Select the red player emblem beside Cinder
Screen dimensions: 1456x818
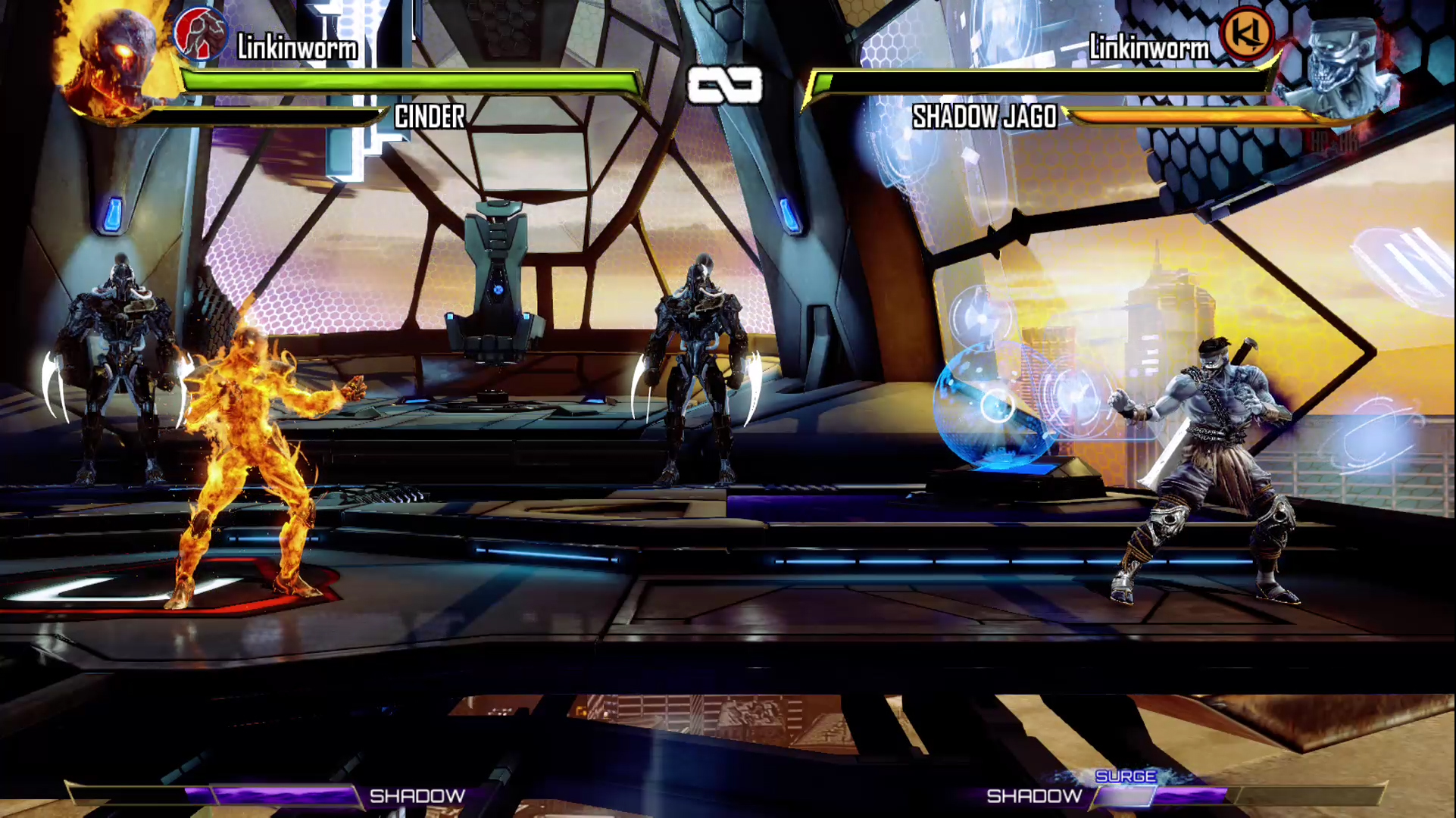pyautogui.click(x=201, y=34)
